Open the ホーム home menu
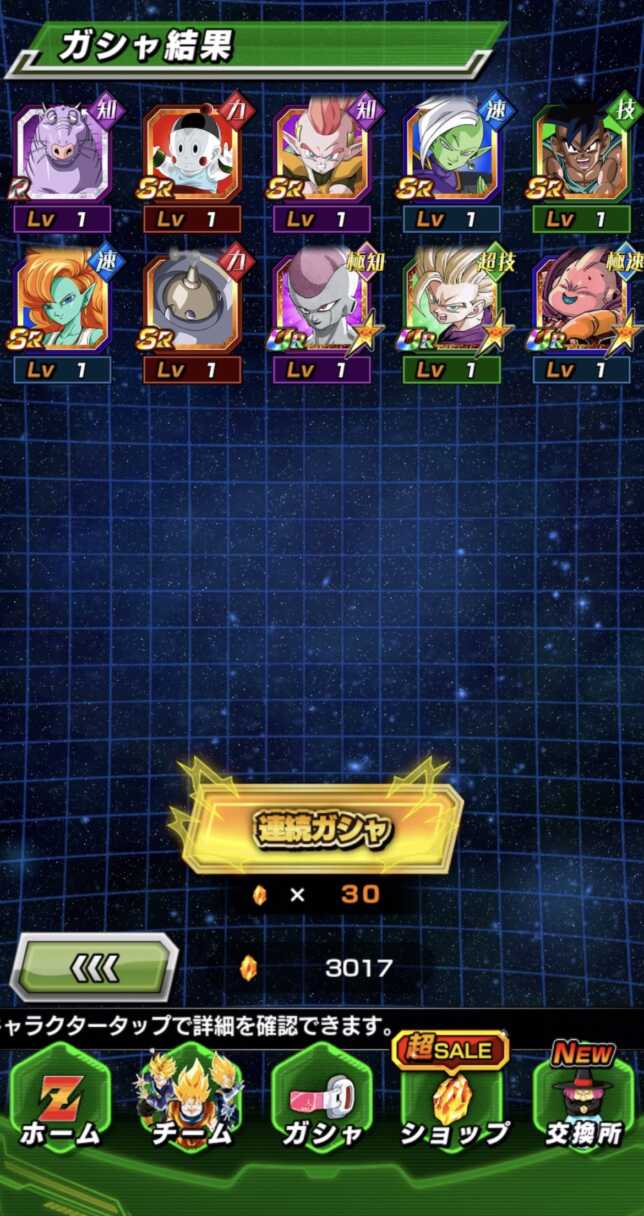This screenshot has width=644, height=1216. pos(60,1100)
